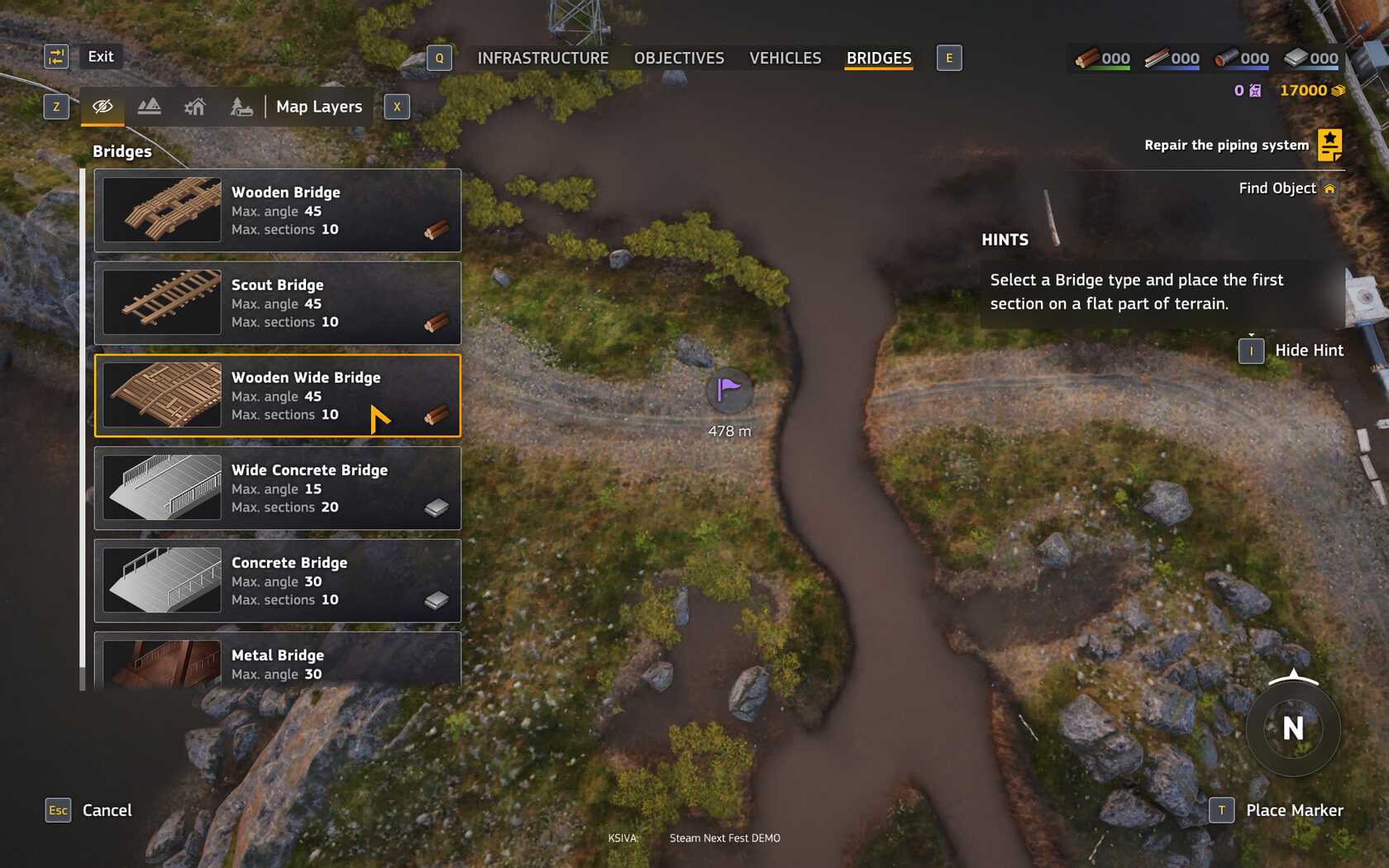Open the Objectives tab
This screenshot has width=1389, height=868.
click(x=679, y=58)
